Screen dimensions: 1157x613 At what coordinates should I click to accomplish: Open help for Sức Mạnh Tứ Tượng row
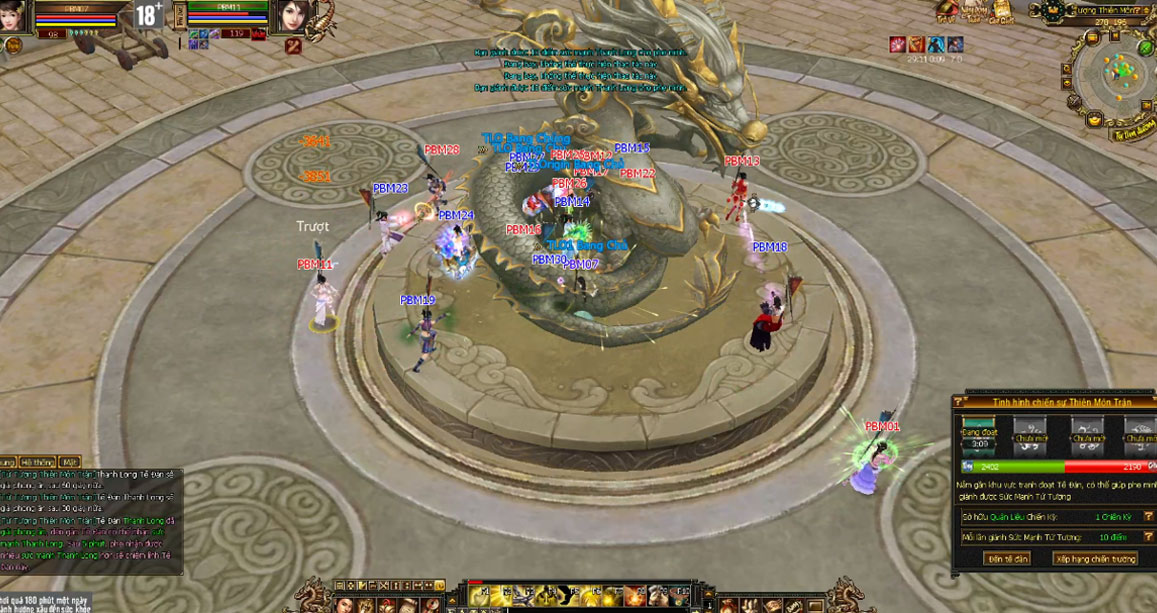[1149, 537]
